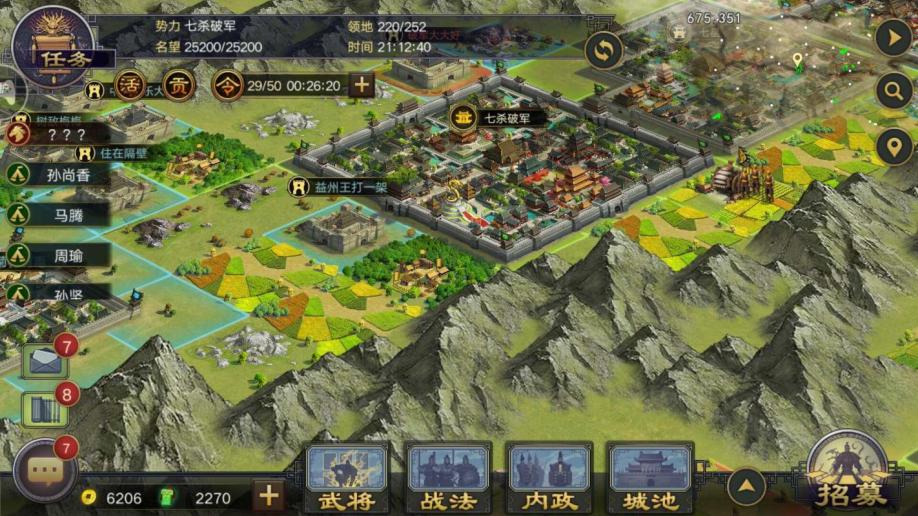Add more orders with the plus button
Screen dimensions: 918x516
360,85
